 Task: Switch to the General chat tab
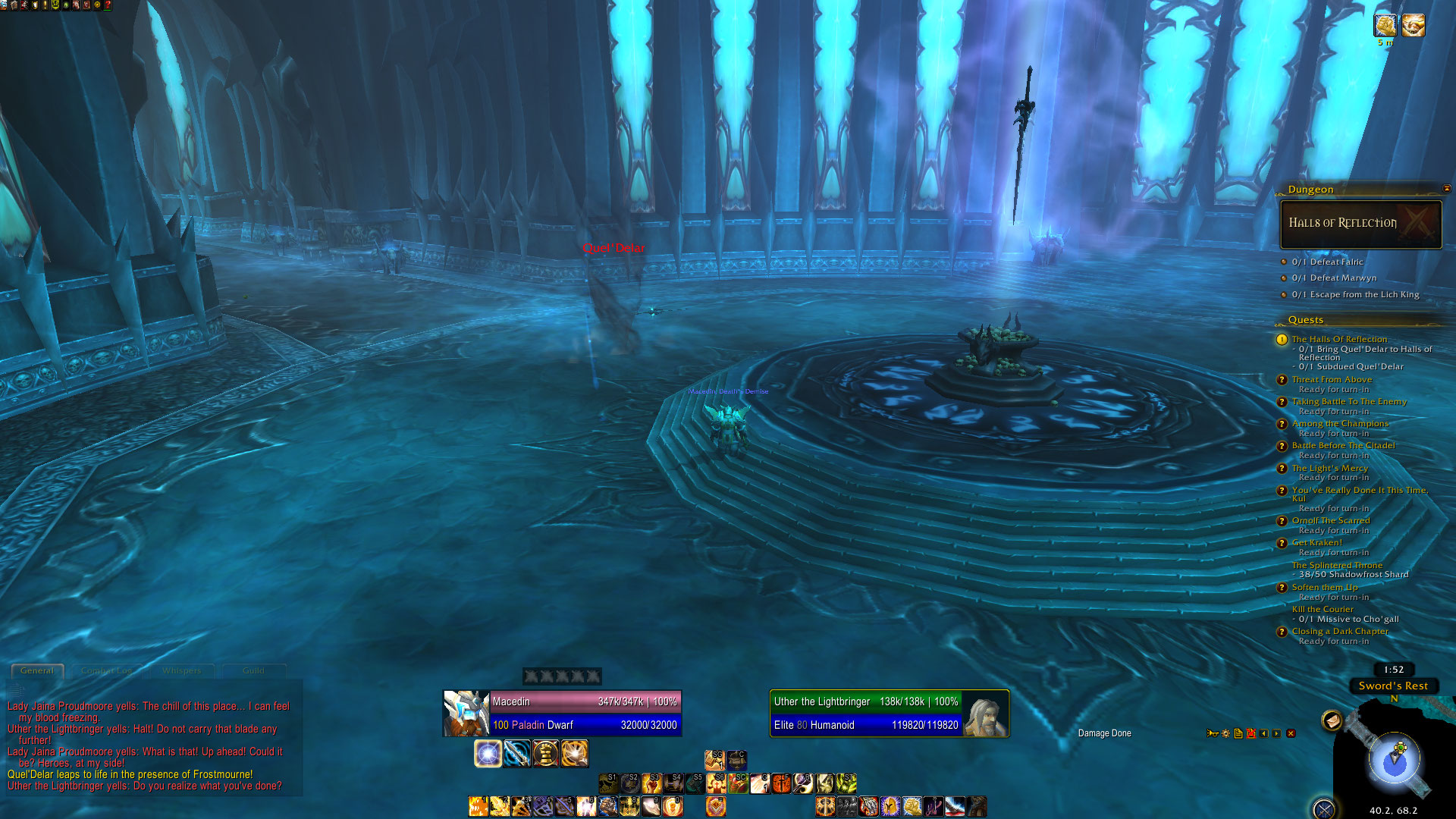click(x=37, y=670)
